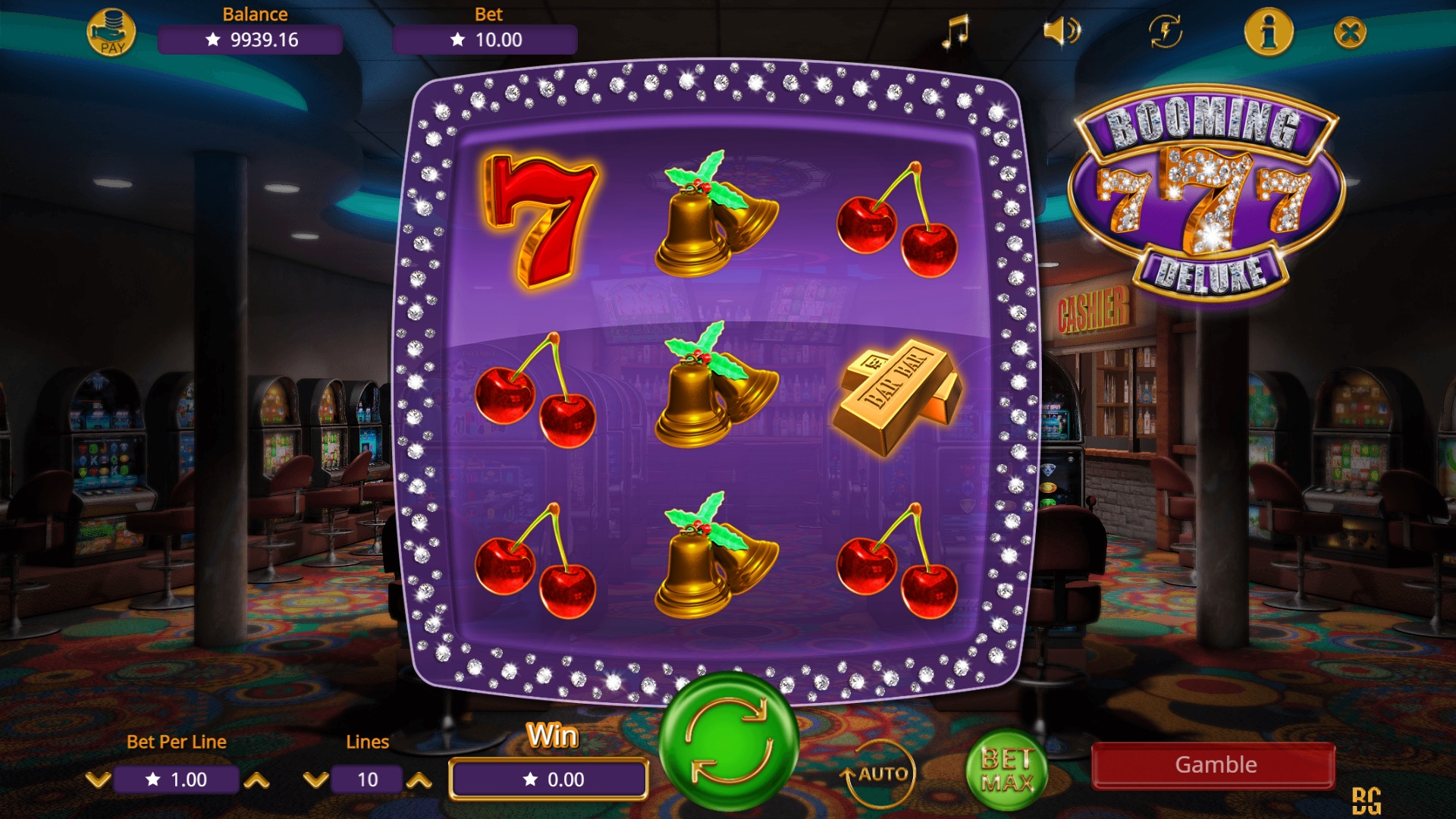The width and height of the screenshot is (1456, 819).
Task: Open the Gamble feature
Action: pyautogui.click(x=1213, y=765)
